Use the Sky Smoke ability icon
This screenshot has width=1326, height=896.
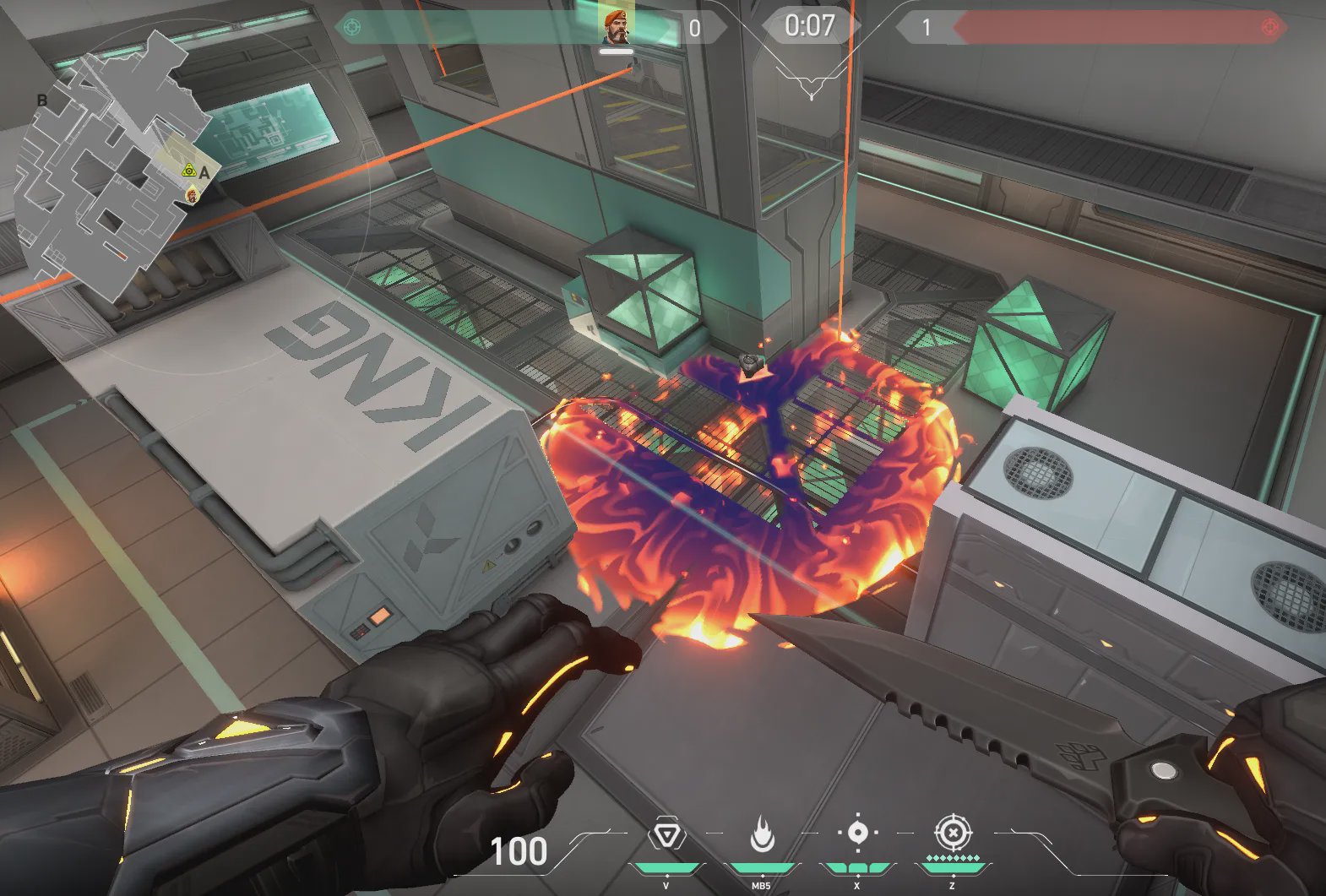coord(857,833)
